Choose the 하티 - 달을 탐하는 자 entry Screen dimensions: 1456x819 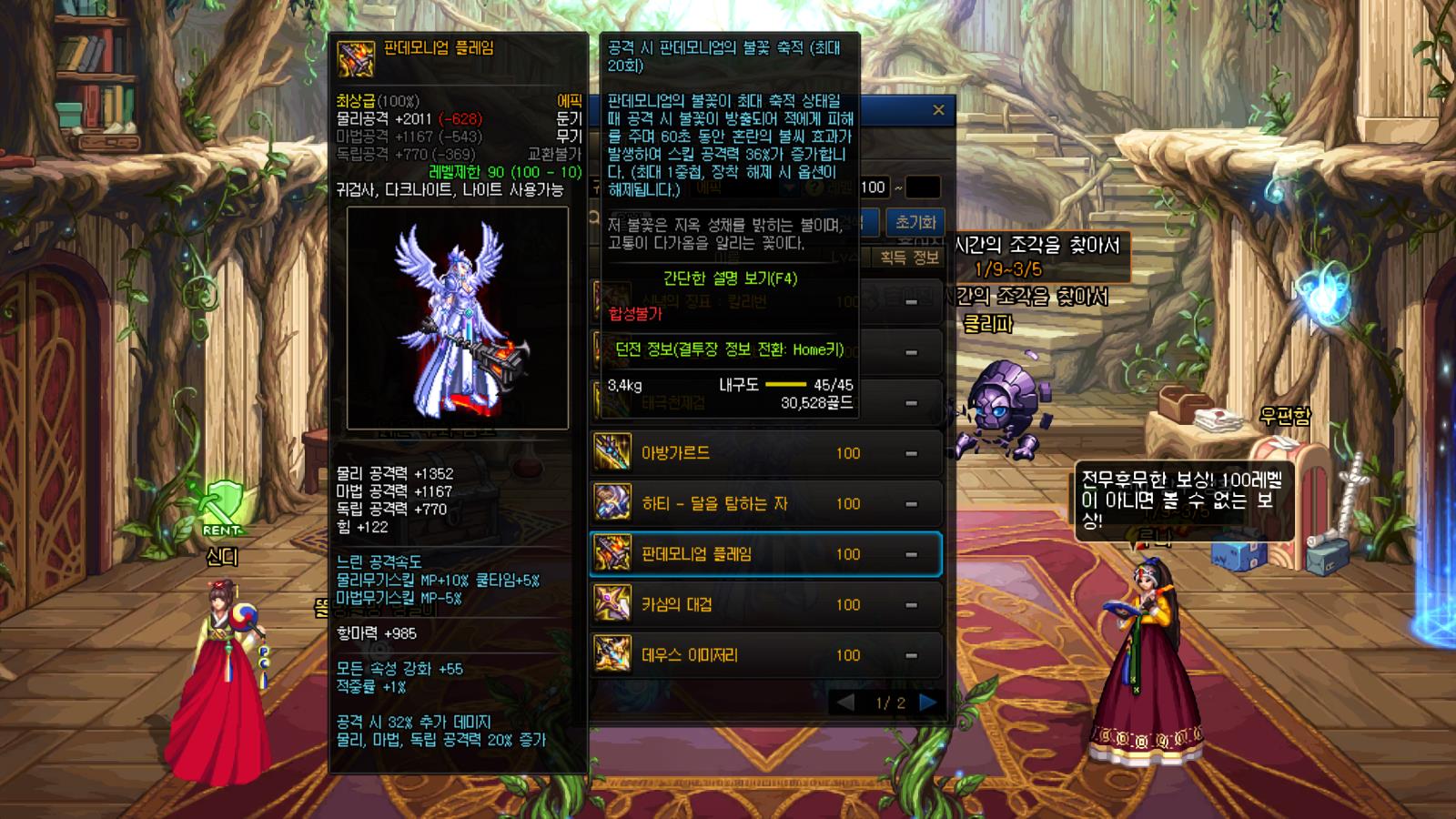click(x=764, y=503)
